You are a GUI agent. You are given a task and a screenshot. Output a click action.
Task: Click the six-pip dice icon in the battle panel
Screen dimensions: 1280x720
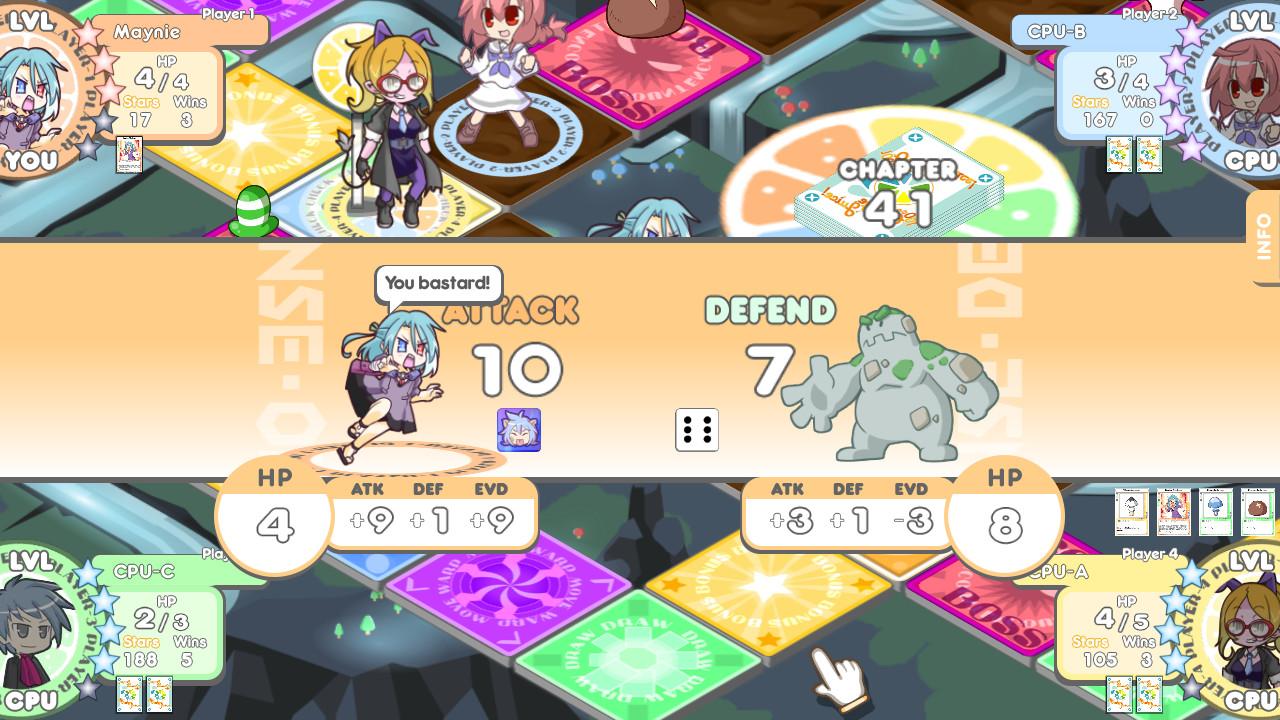[x=696, y=430]
